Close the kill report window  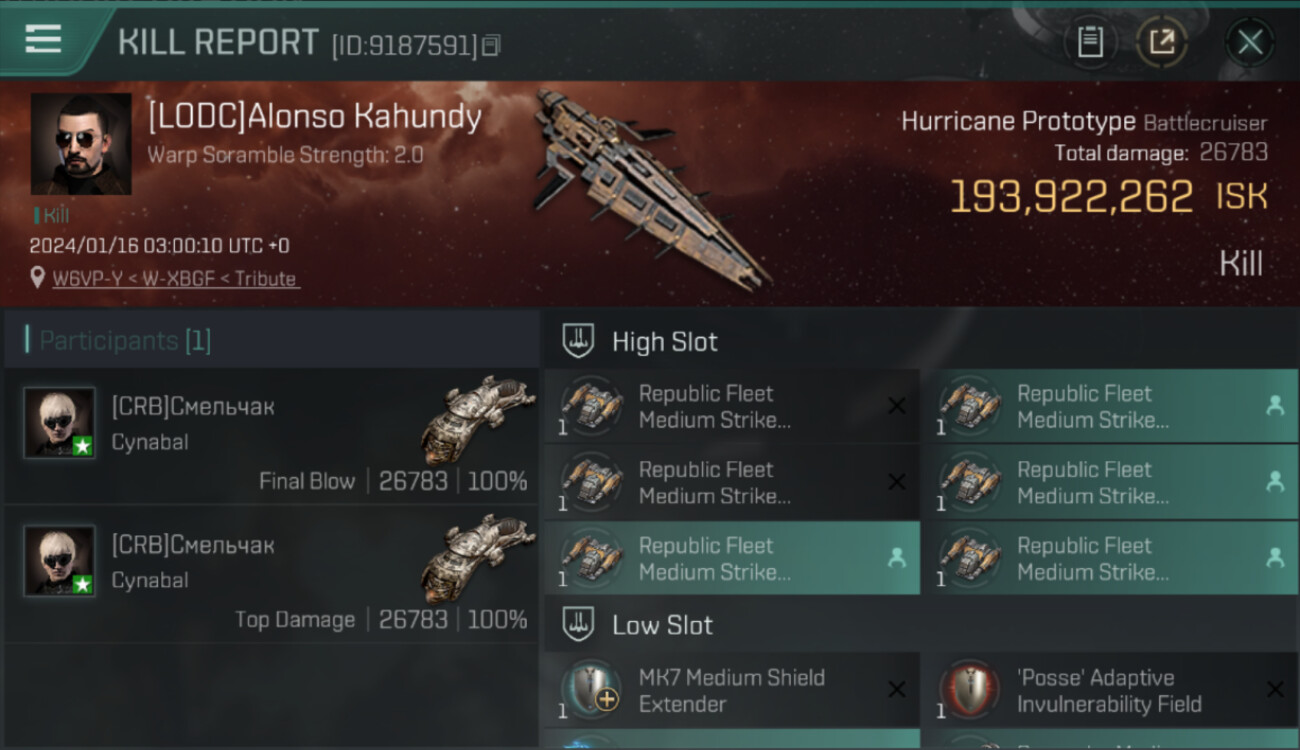(1249, 42)
